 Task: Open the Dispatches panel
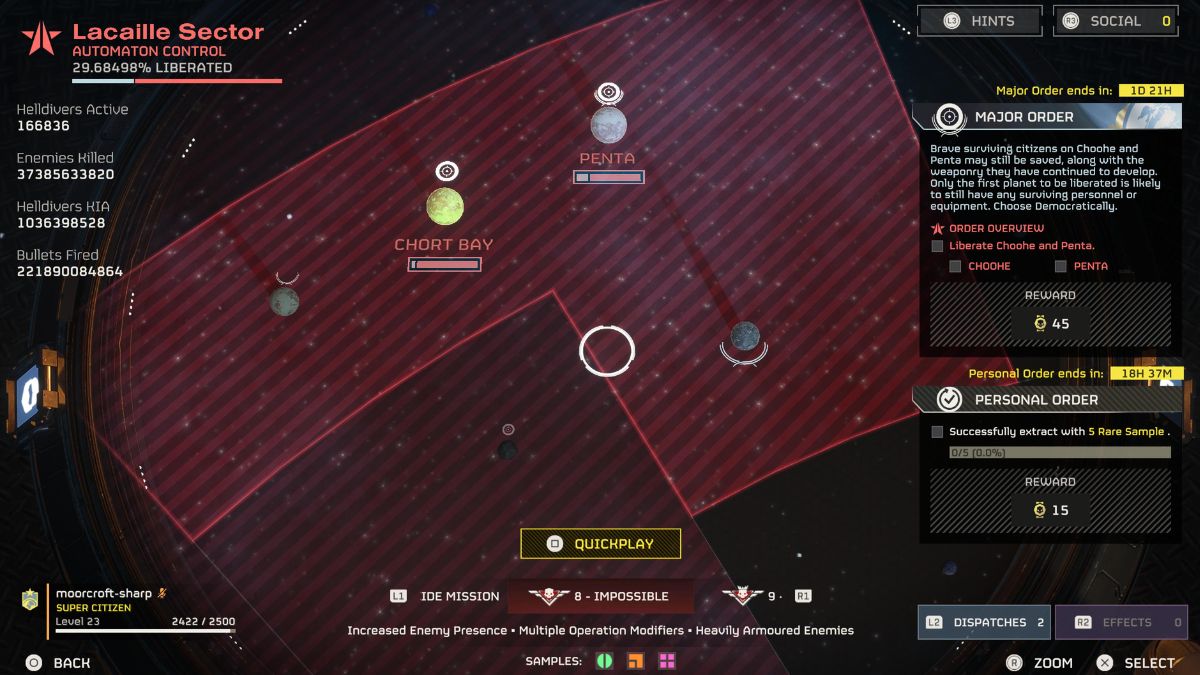pyautogui.click(x=984, y=622)
